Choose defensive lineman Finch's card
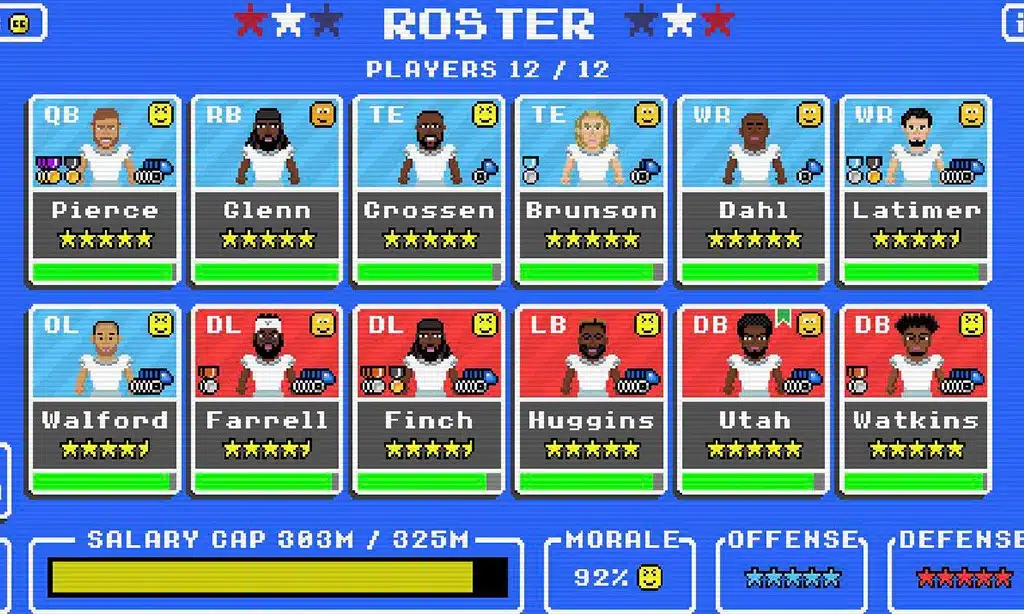 point(429,400)
